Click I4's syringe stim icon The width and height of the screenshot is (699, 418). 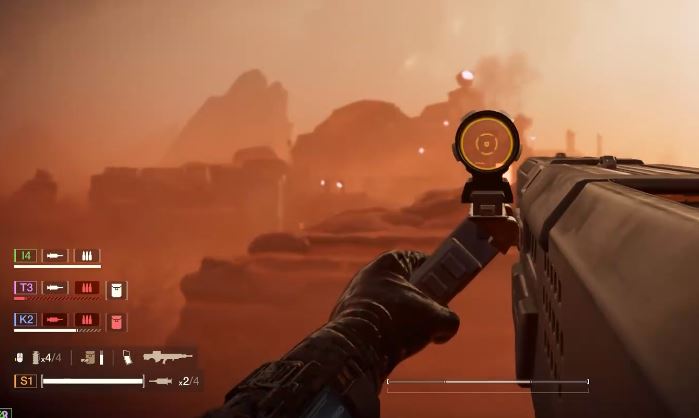56,255
